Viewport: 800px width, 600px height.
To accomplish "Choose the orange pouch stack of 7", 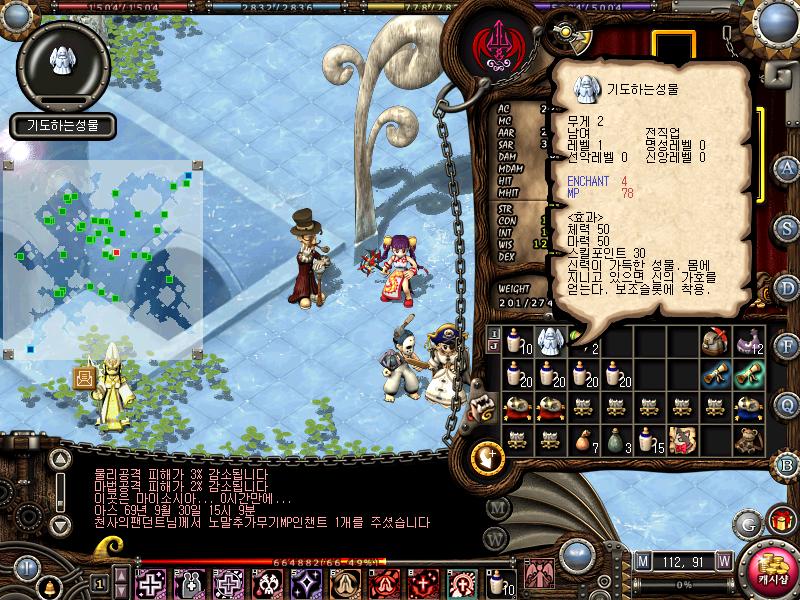I will pyautogui.click(x=581, y=438).
